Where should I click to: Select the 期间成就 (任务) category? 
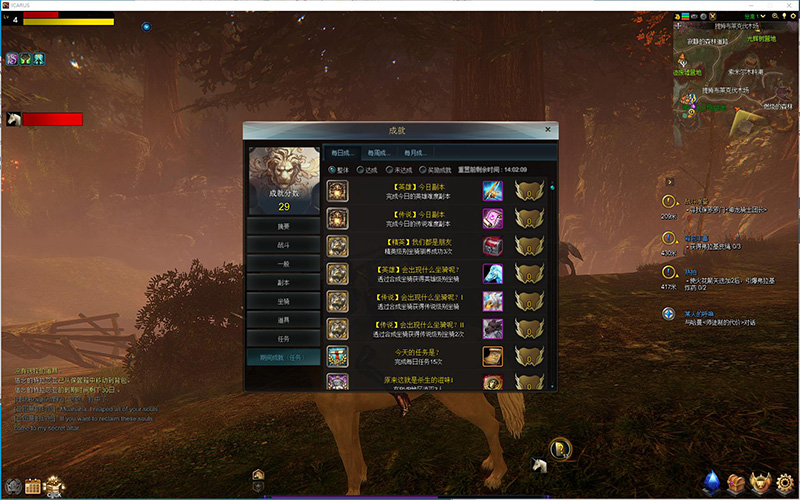click(x=284, y=356)
